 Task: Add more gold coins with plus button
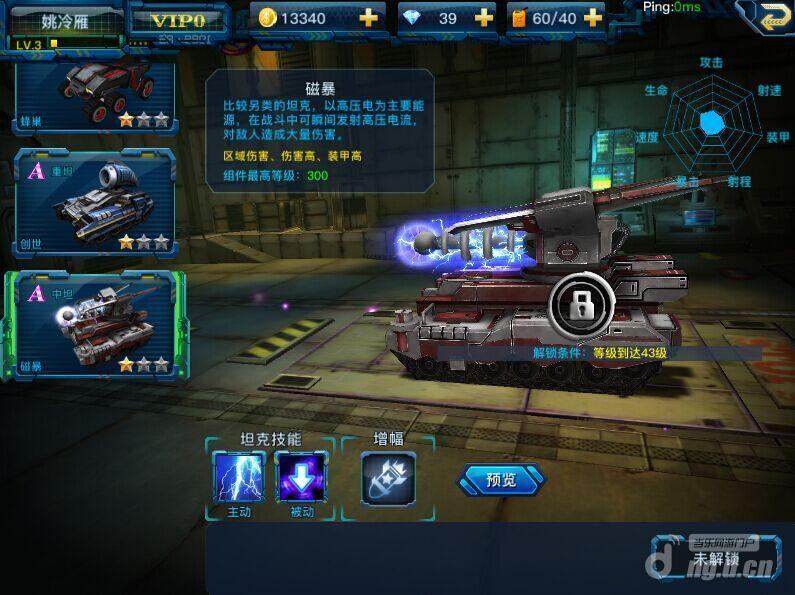(x=368, y=18)
